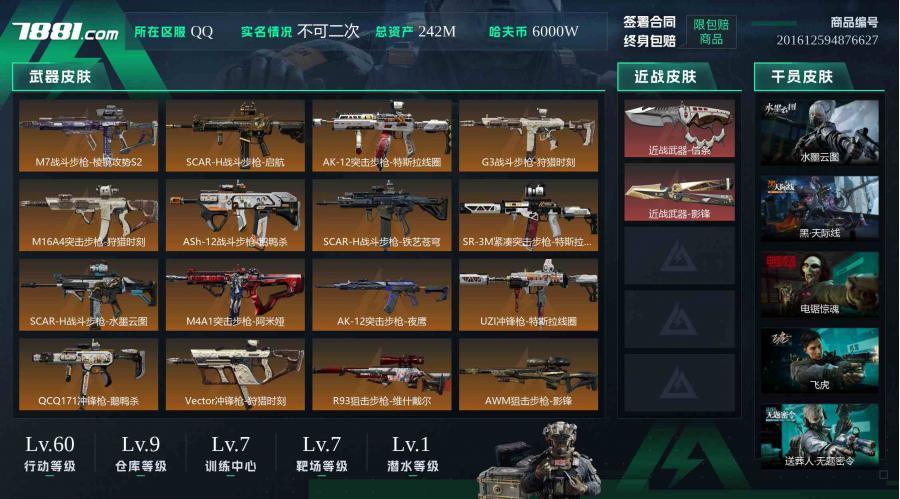This screenshot has width=900, height=499.
Task: Click the QCQ171冲锋枪 skin tile
Action: coord(88,373)
